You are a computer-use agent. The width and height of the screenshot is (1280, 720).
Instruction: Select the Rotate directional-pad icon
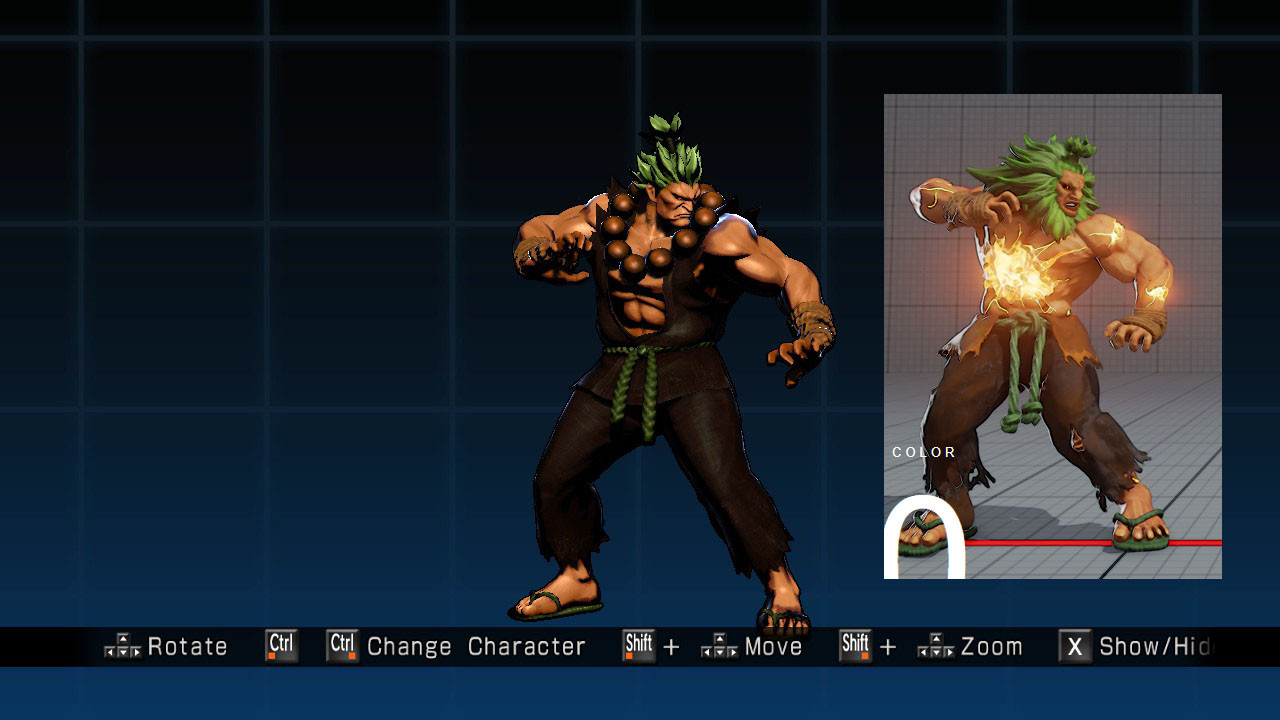coord(124,647)
